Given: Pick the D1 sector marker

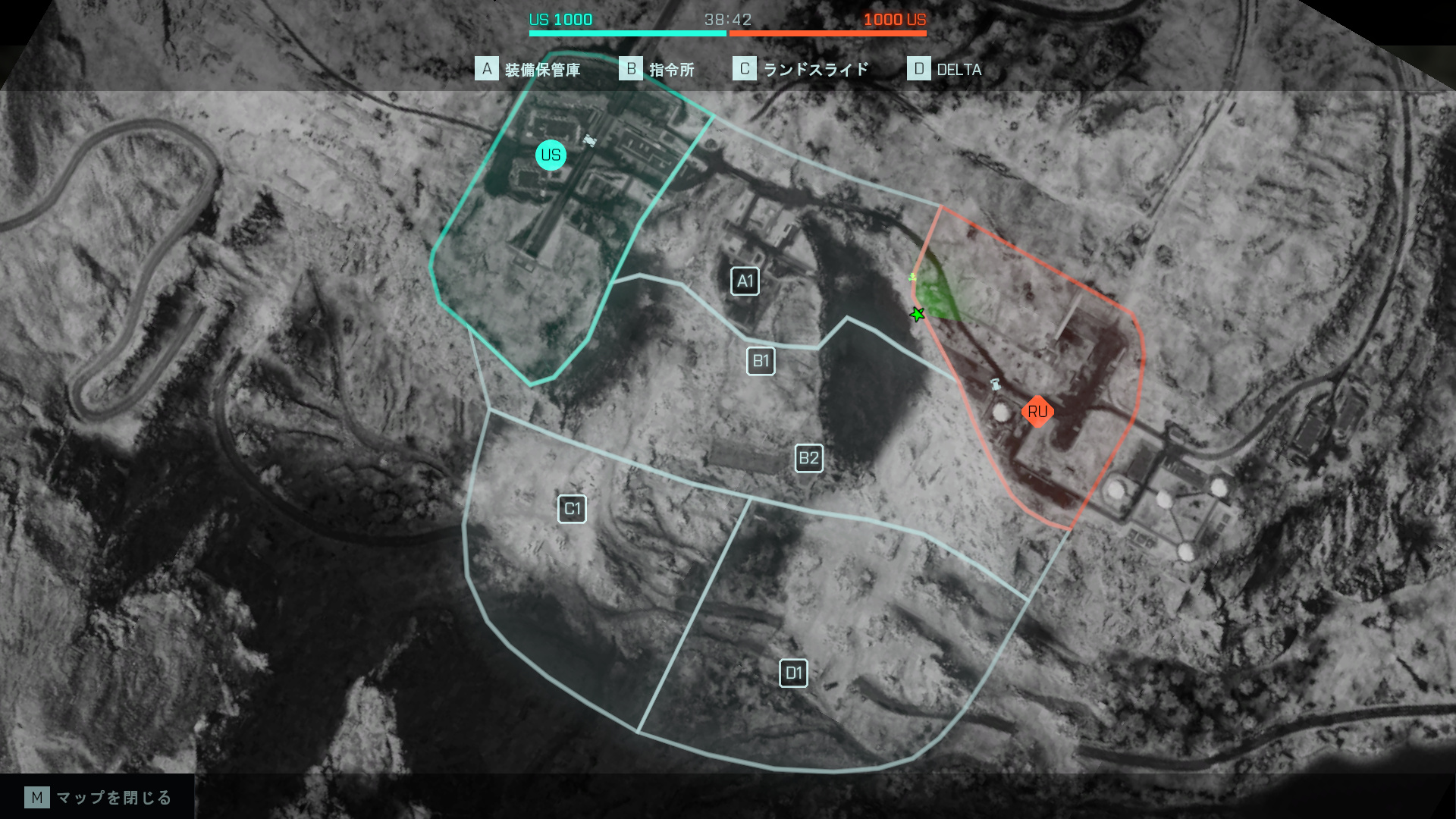Looking at the screenshot, I should pyautogui.click(x=793, y=673).
